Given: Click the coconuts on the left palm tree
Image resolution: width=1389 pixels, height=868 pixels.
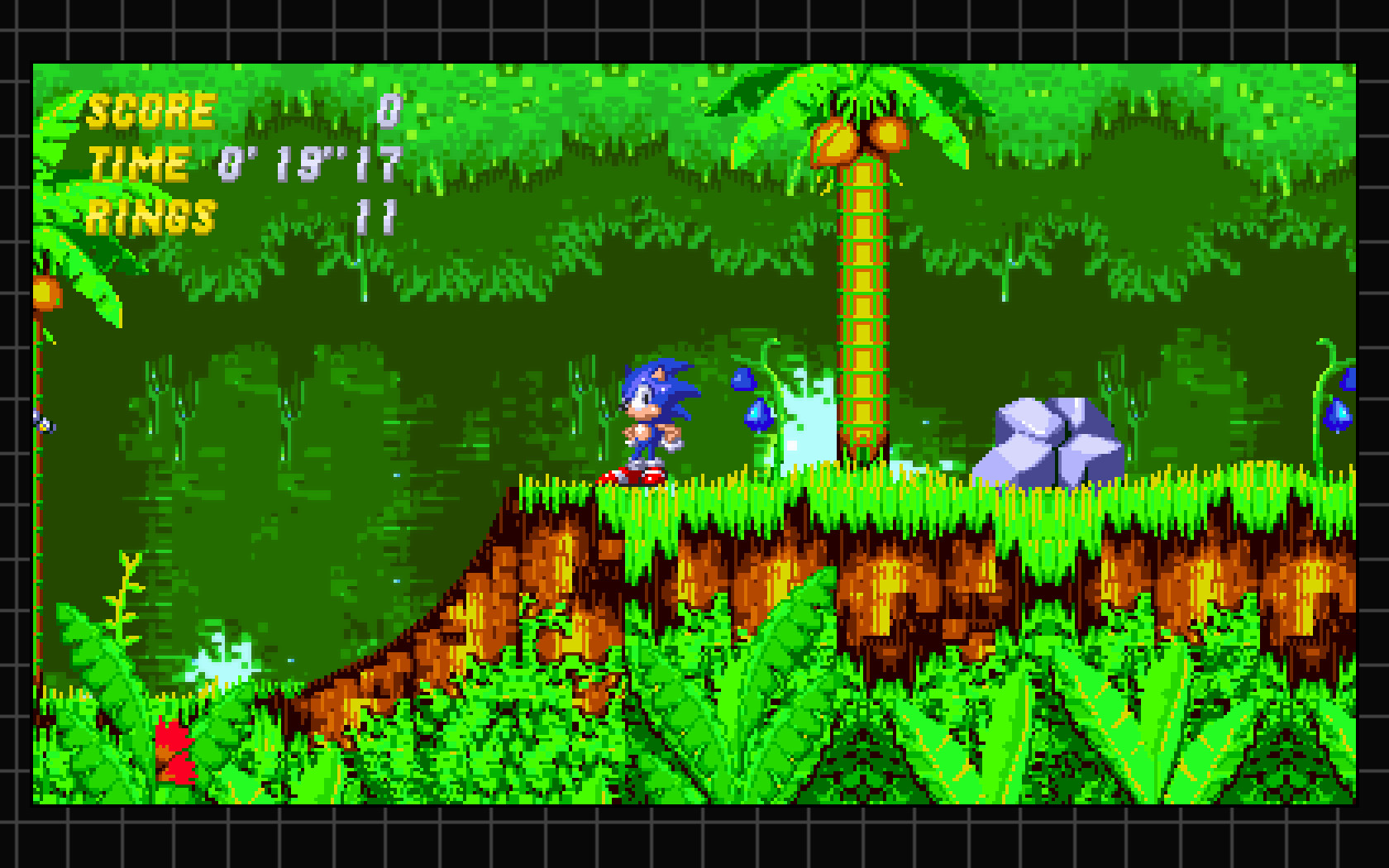Looking at the screenshot, I should [45, 293].
